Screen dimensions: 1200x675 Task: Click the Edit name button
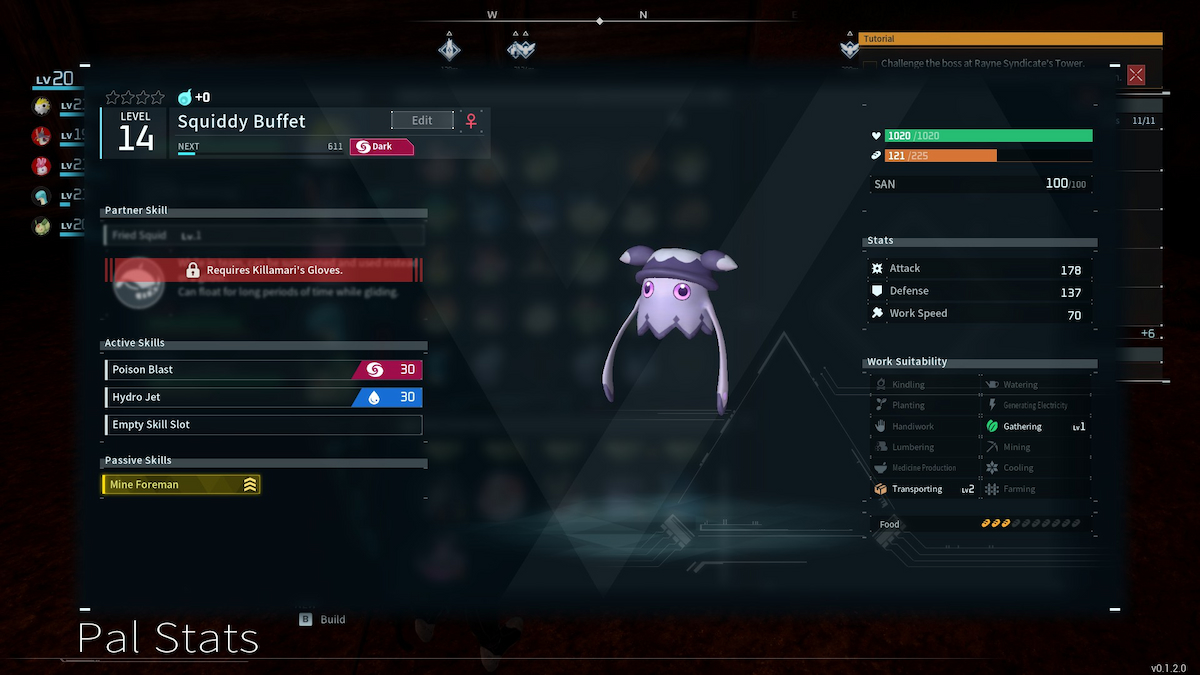pos(422,120)
